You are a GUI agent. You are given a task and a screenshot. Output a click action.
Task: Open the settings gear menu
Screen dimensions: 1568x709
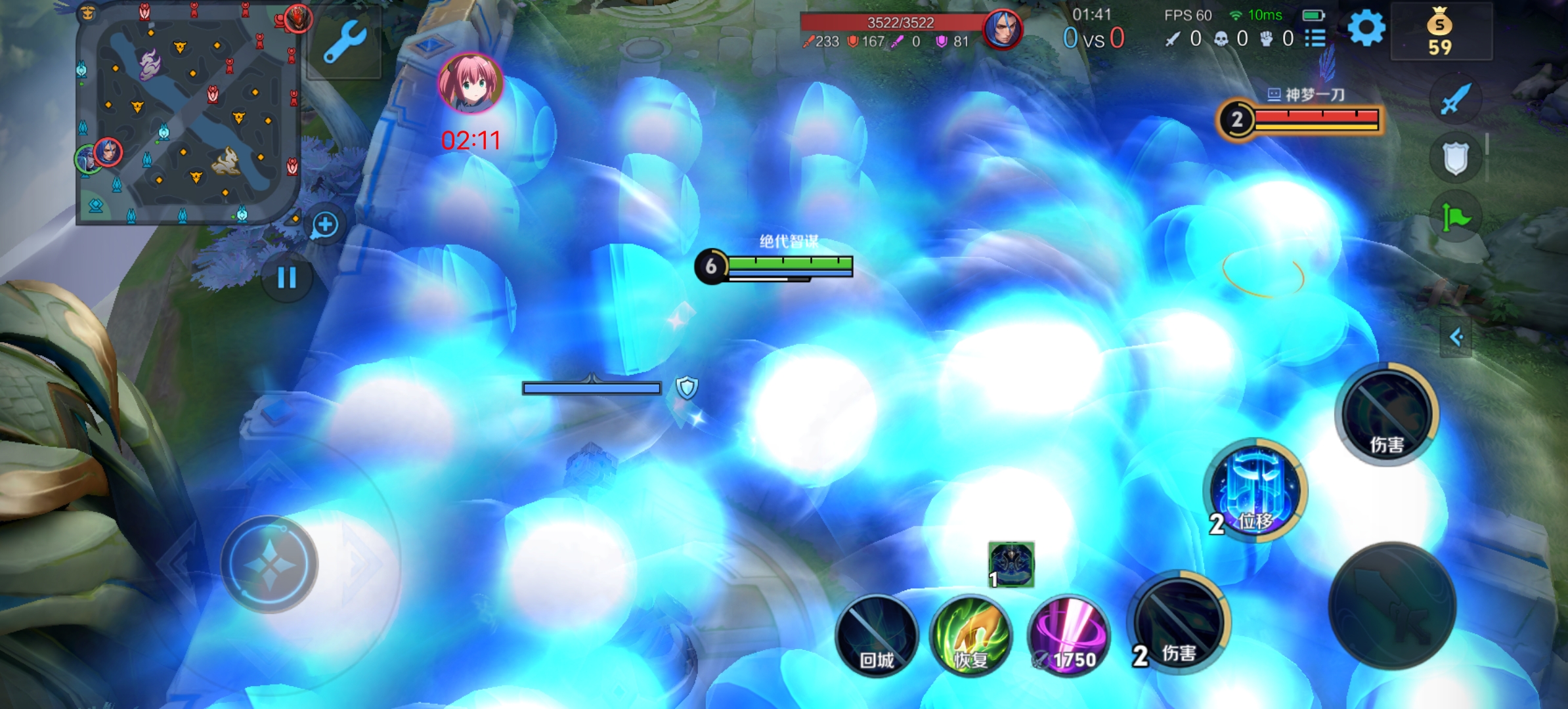[x=1366, y=29]
